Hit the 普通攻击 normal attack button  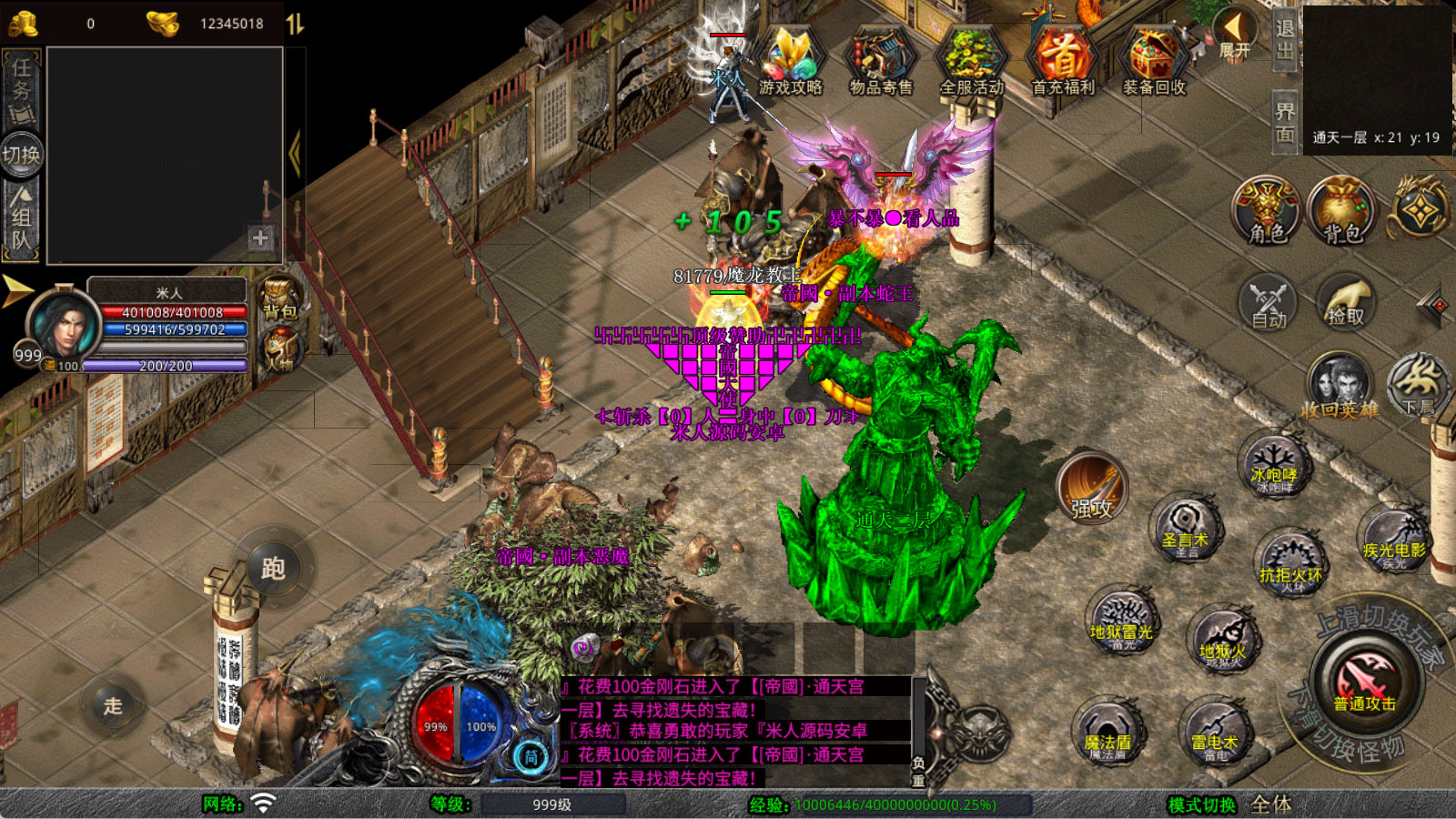[1364, 682]
